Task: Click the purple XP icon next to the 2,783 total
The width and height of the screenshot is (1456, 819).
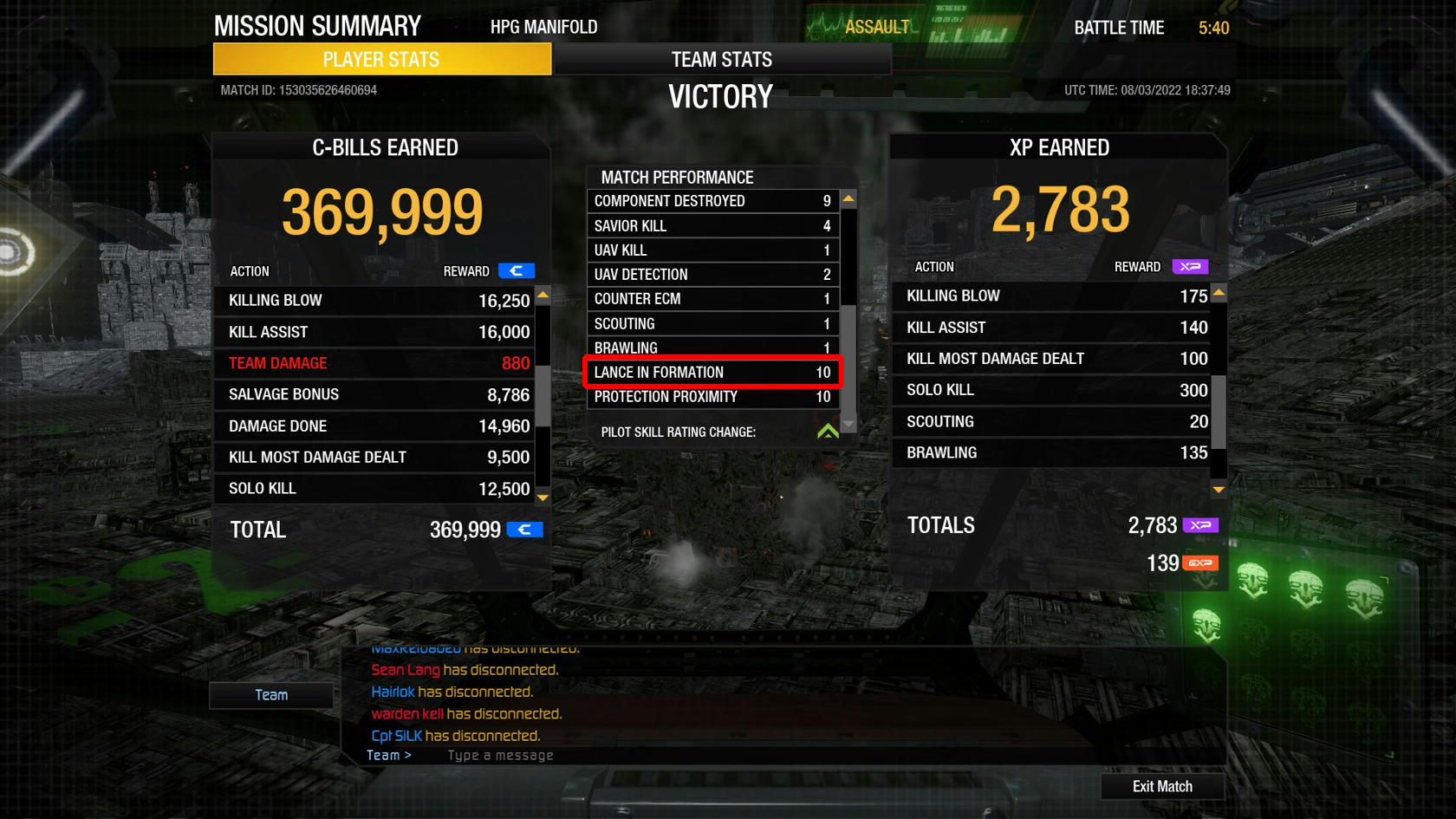Action: tap(1199, 525)
